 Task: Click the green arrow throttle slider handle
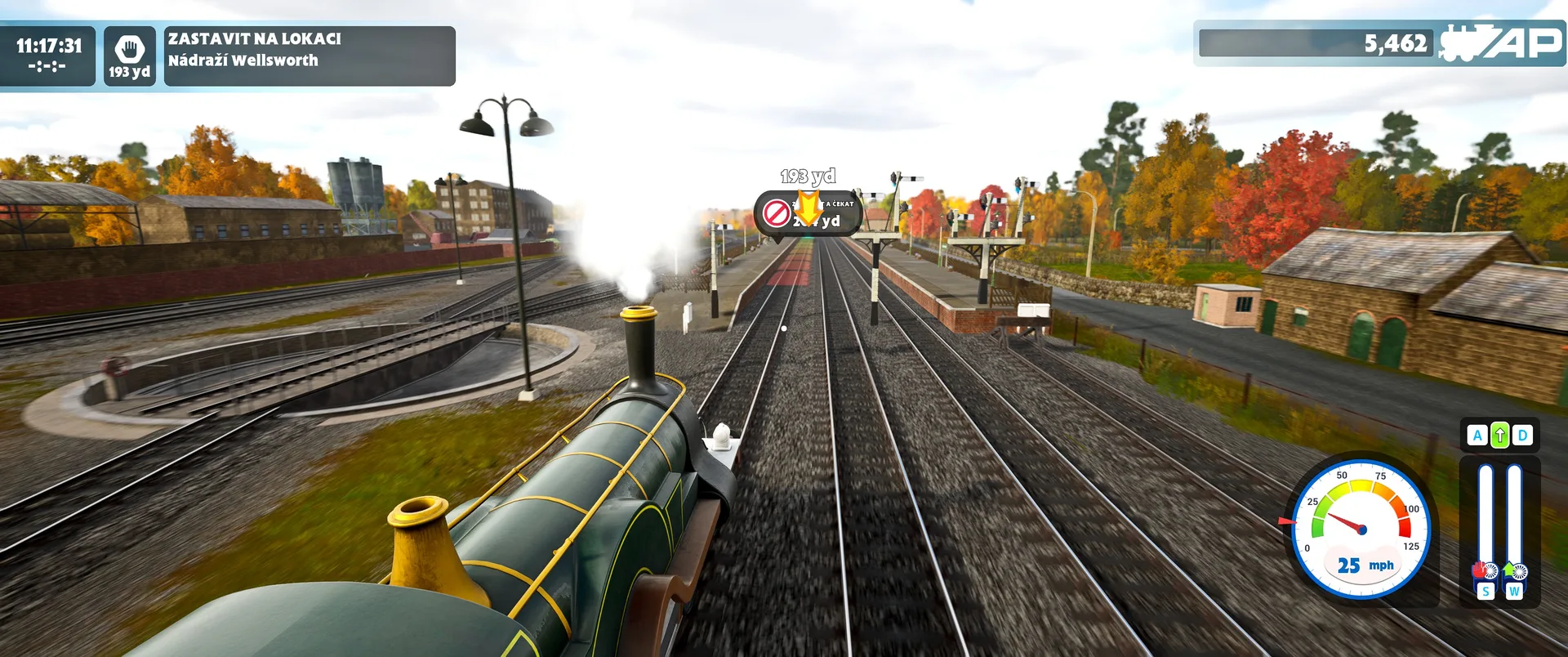click(x=1513, y=570)
